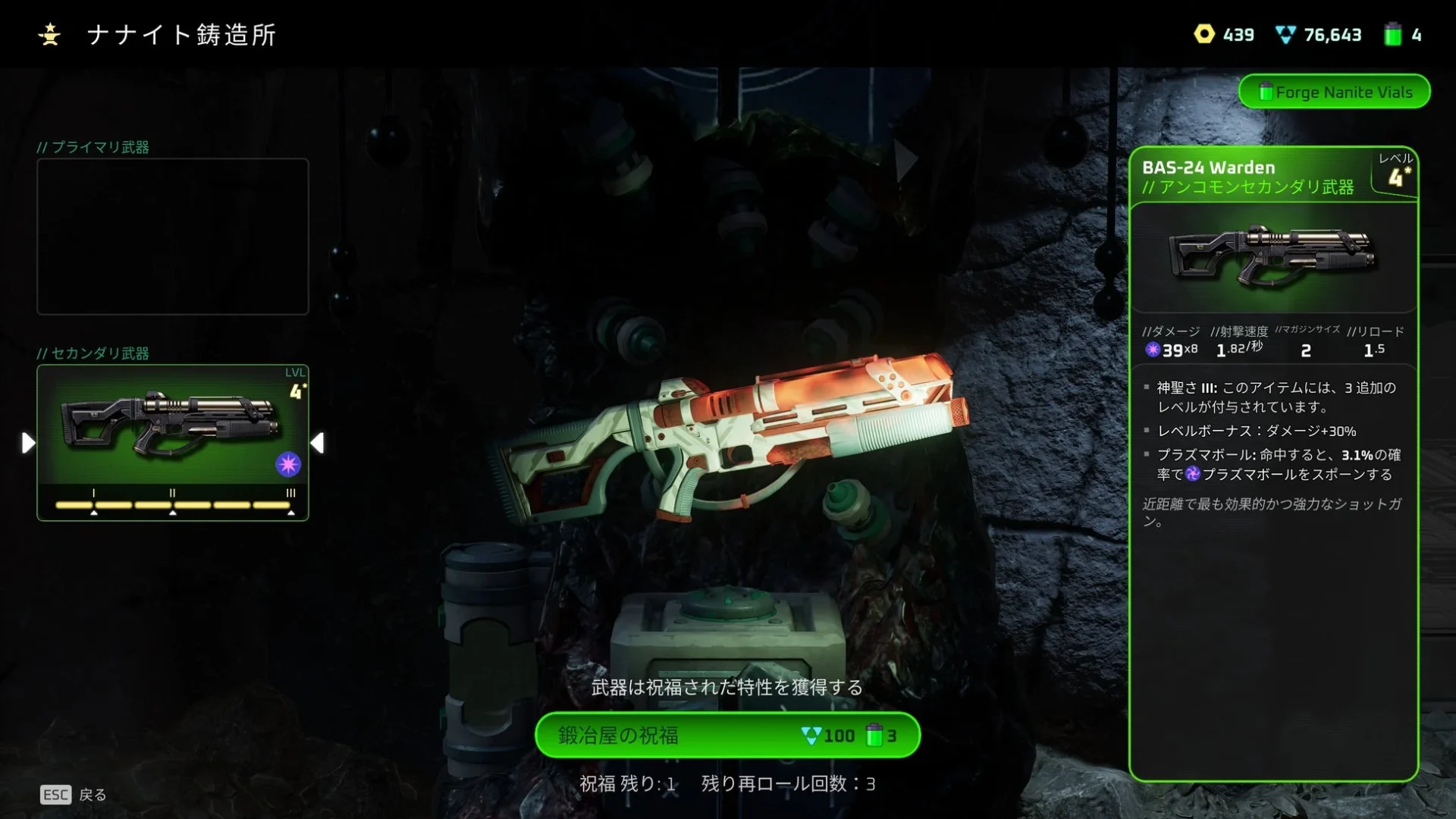
Task: Select ESC 戻る to go back
Action: click(74, 795)
